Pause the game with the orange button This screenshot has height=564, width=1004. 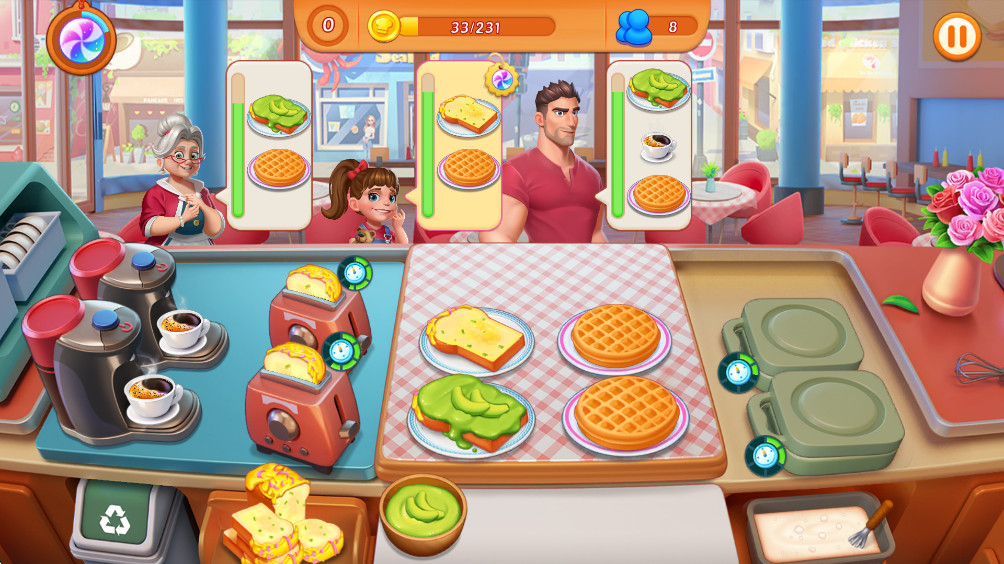click(956, 37)
